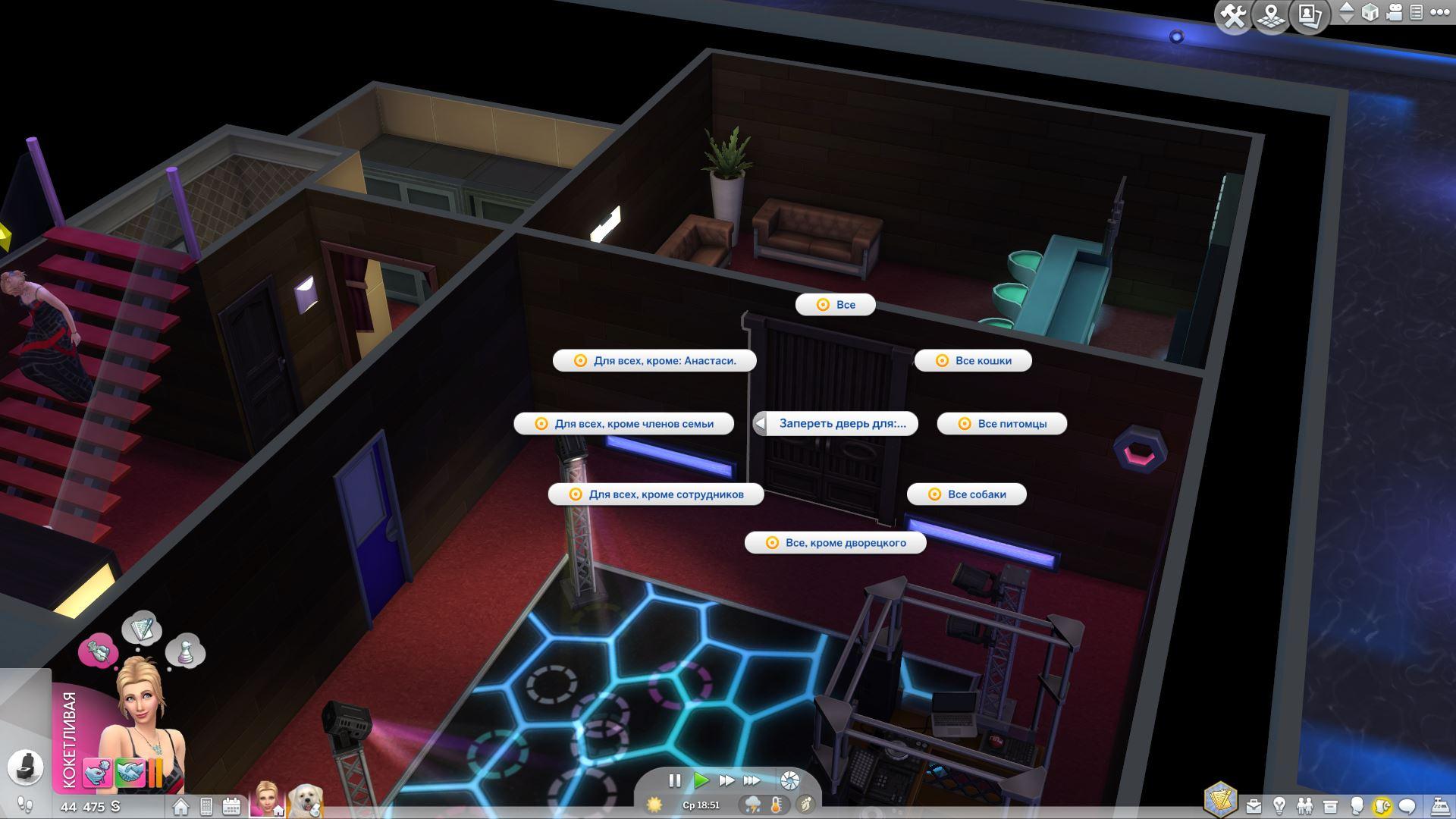Open Build Mode with hammer and wrench icon
The width and height of the screenshot is (1456, 819).
[x=1233, y=15]
